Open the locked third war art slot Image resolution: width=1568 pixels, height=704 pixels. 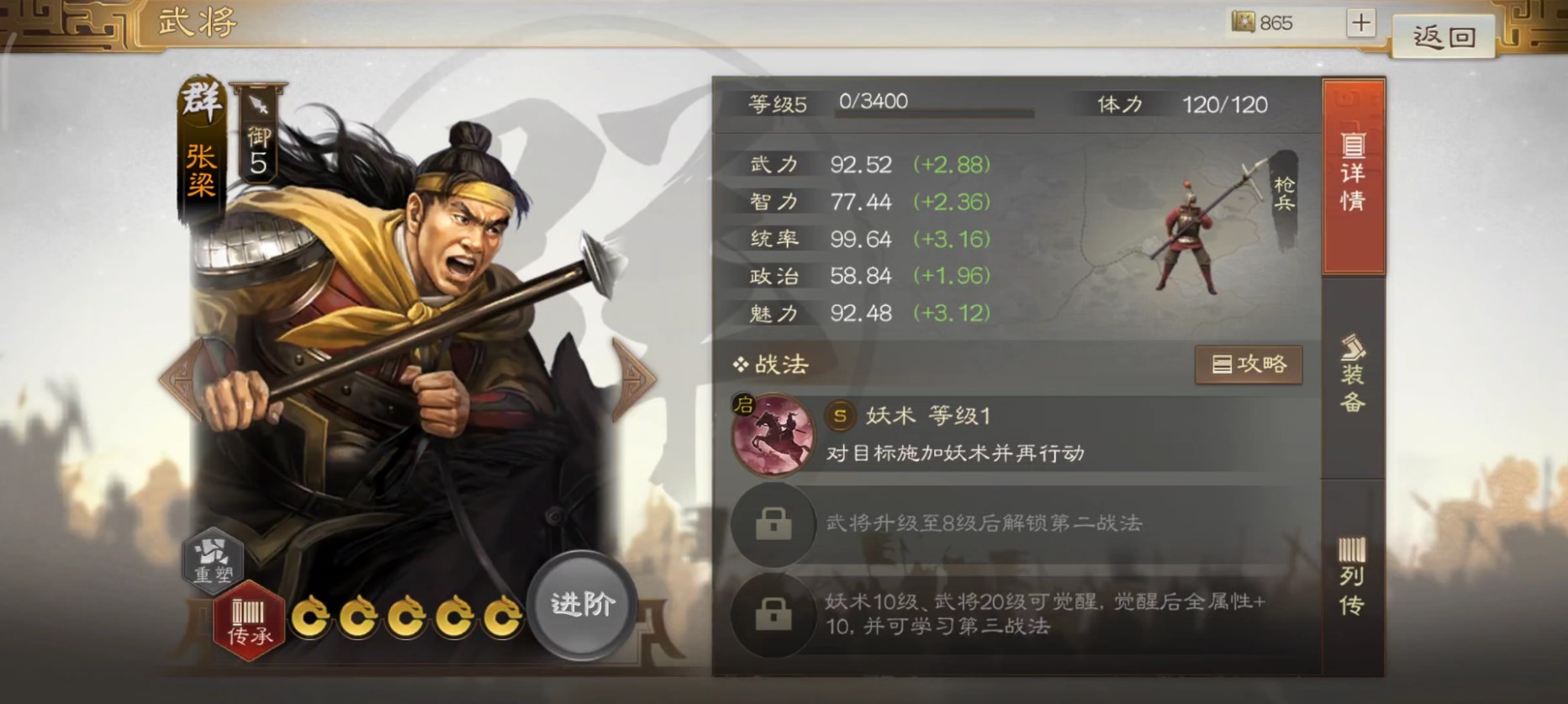click(773, 612)
